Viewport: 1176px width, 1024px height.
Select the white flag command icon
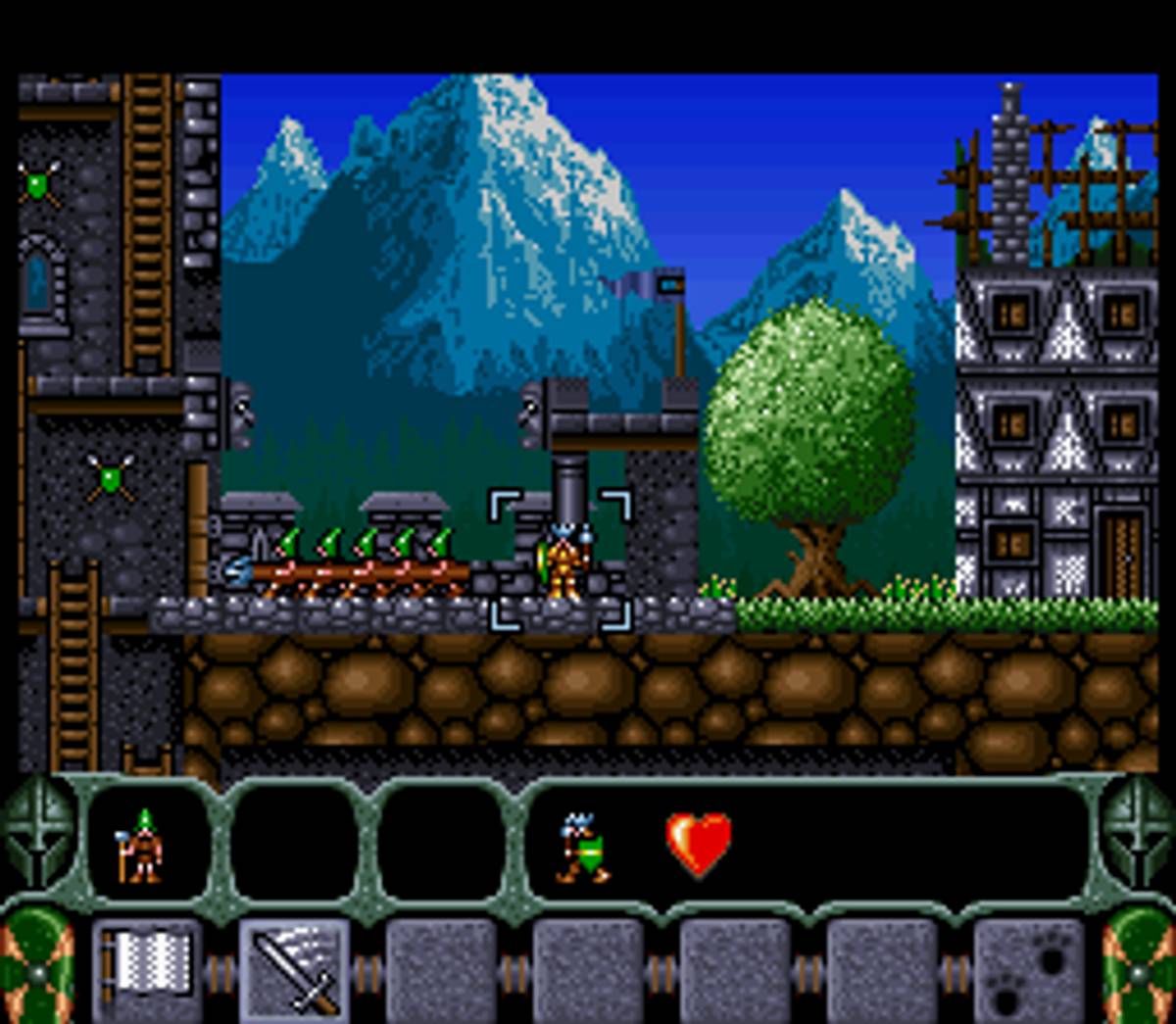(147, 968)
